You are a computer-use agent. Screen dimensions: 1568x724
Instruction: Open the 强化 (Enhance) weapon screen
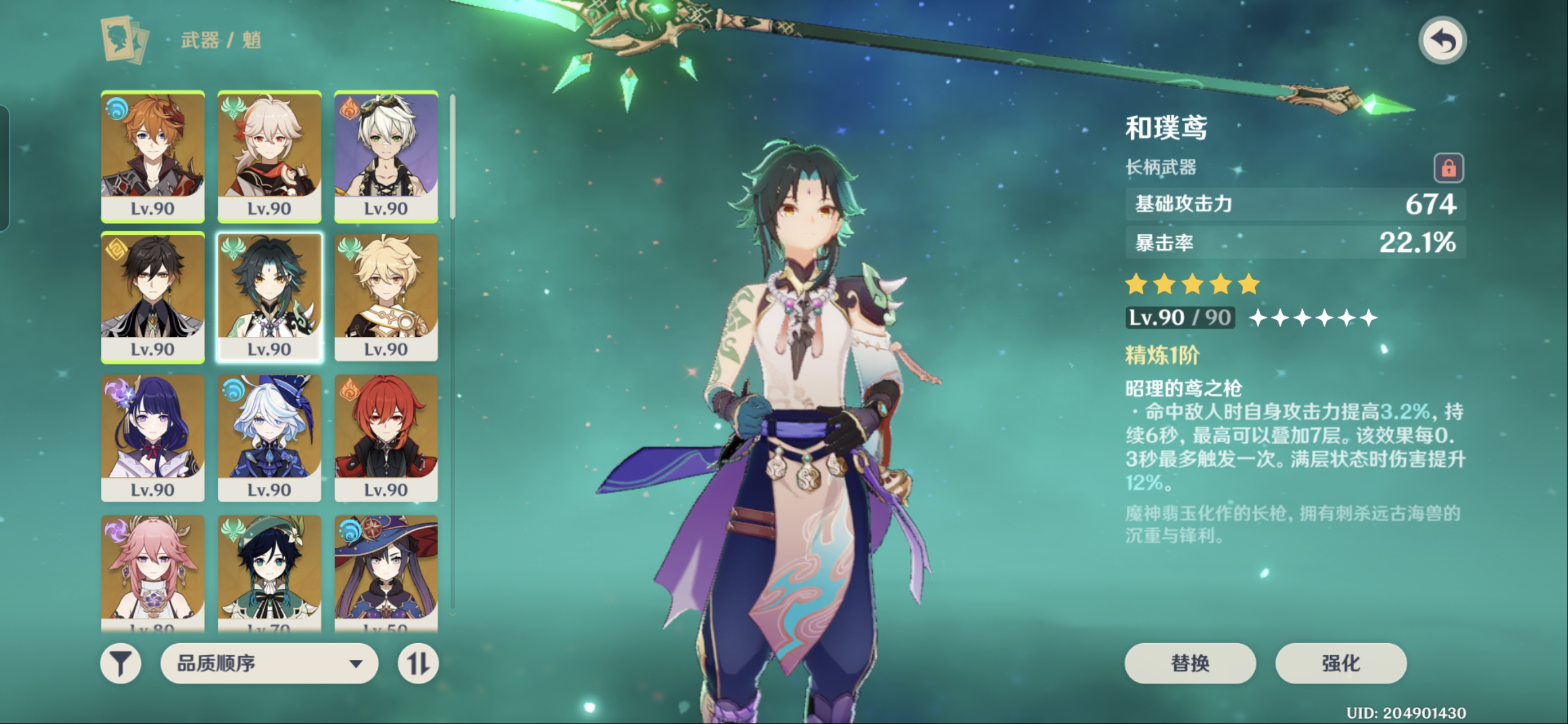tap(1340, 663)
